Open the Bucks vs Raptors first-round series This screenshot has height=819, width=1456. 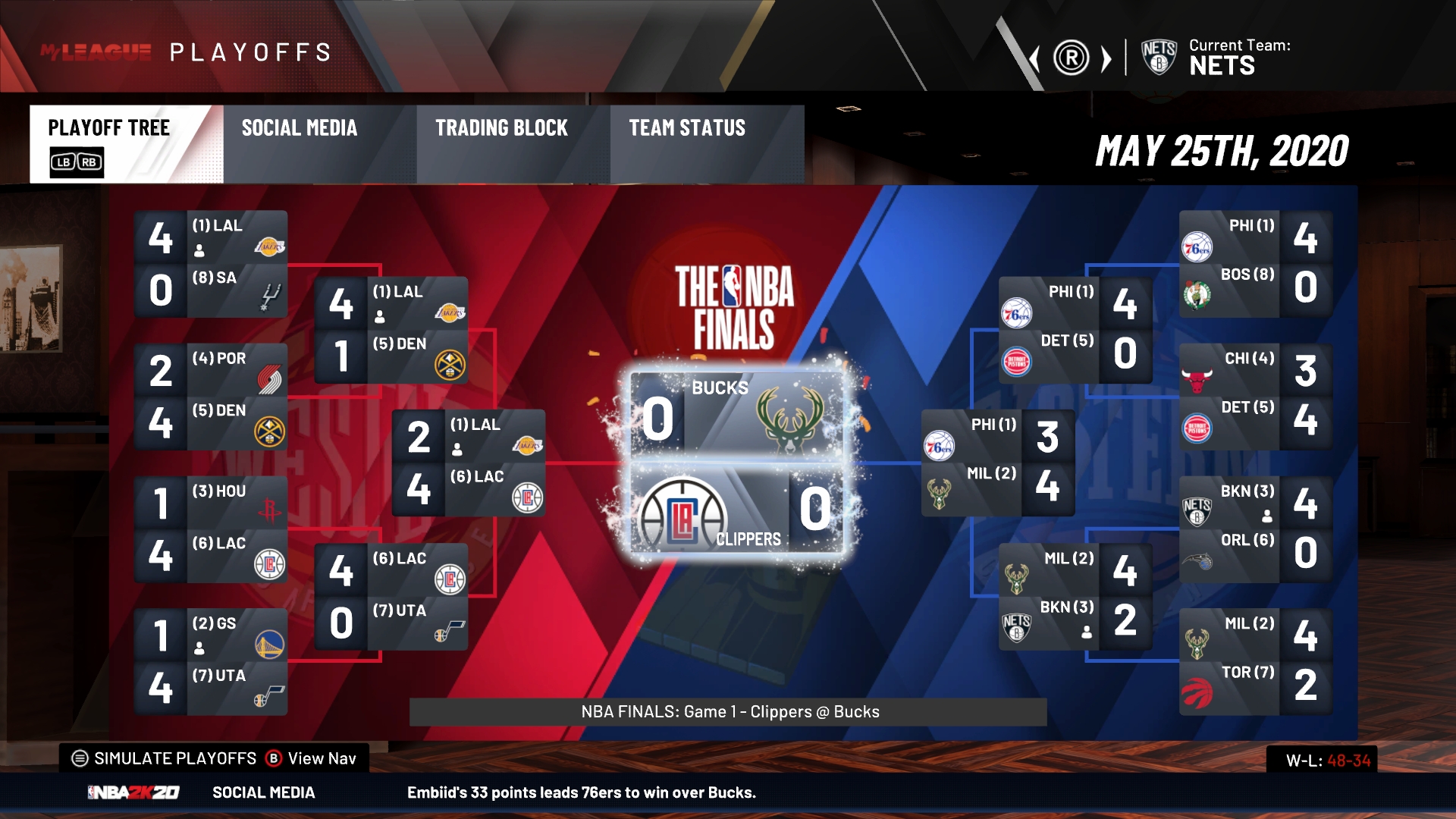point(1255,662)
